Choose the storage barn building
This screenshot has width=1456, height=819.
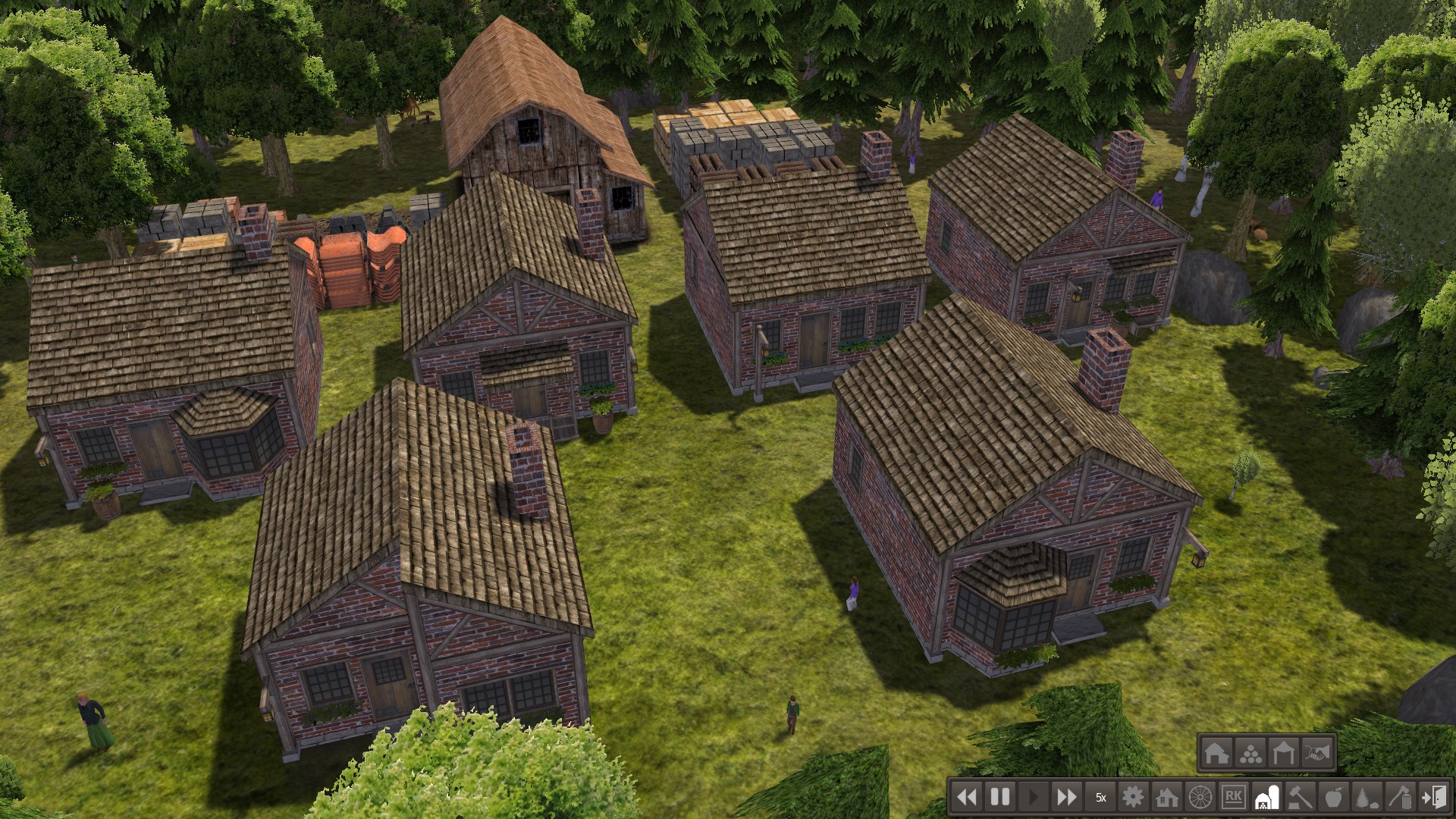pos(1216,753)
